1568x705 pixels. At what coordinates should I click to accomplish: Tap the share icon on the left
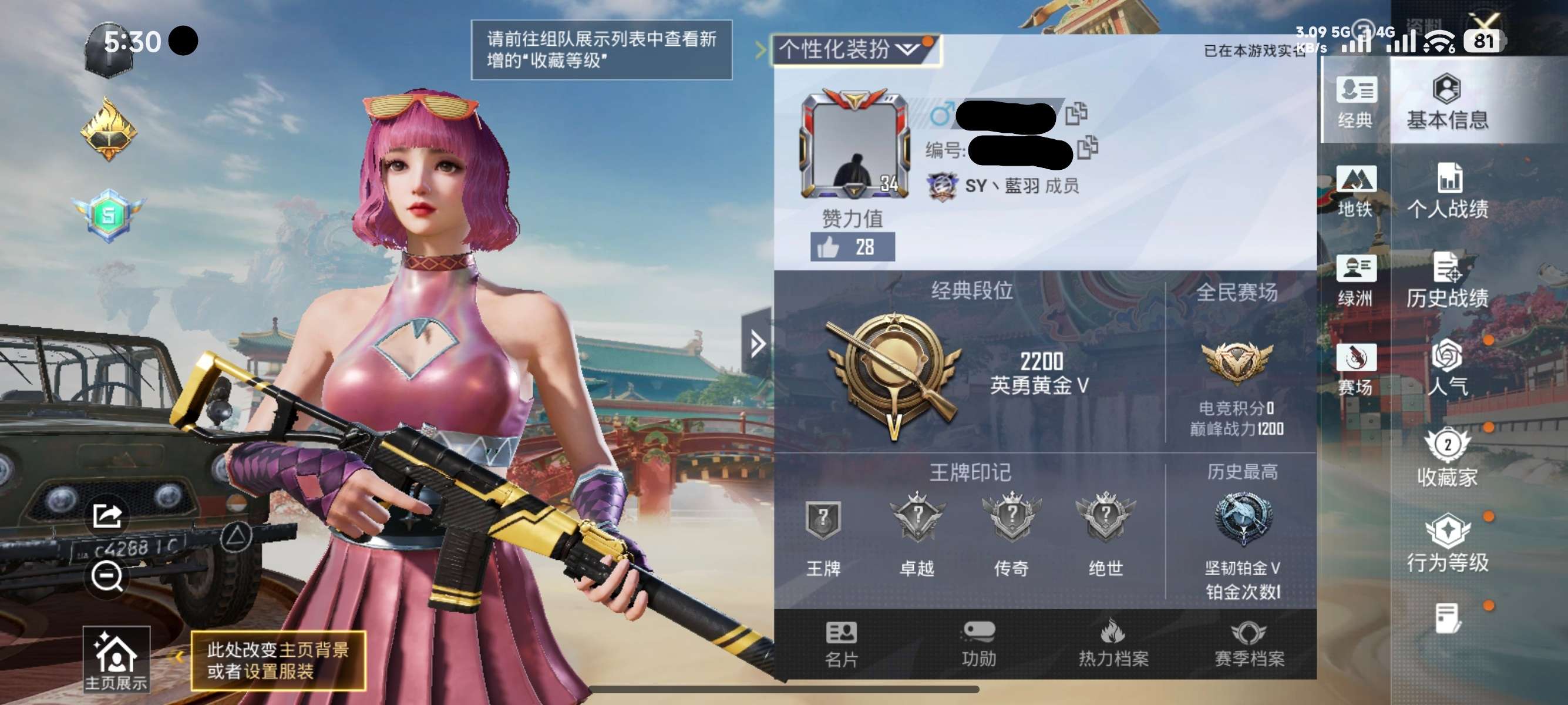coord(106,516)
